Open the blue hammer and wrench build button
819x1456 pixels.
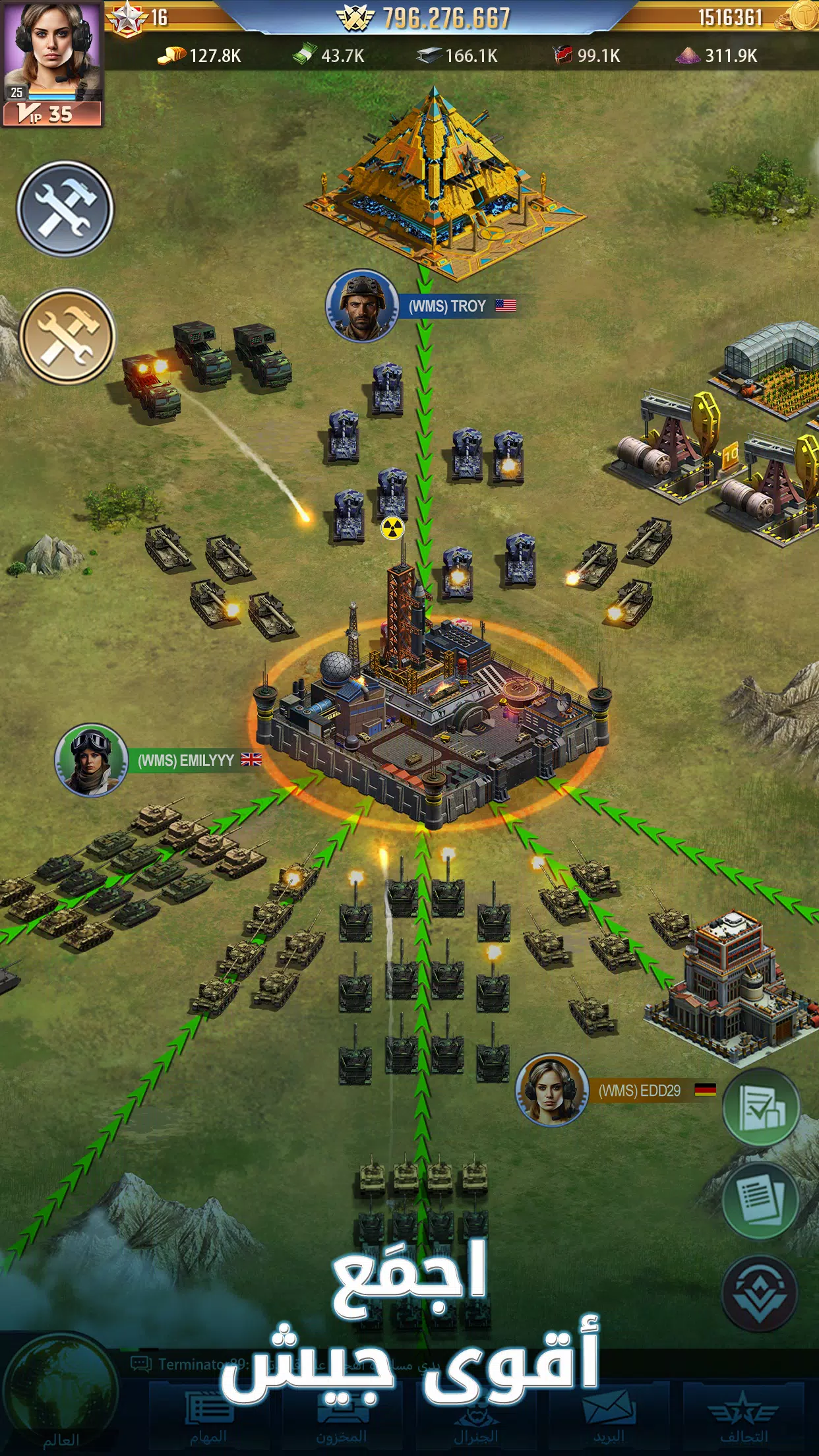[65, 209]
